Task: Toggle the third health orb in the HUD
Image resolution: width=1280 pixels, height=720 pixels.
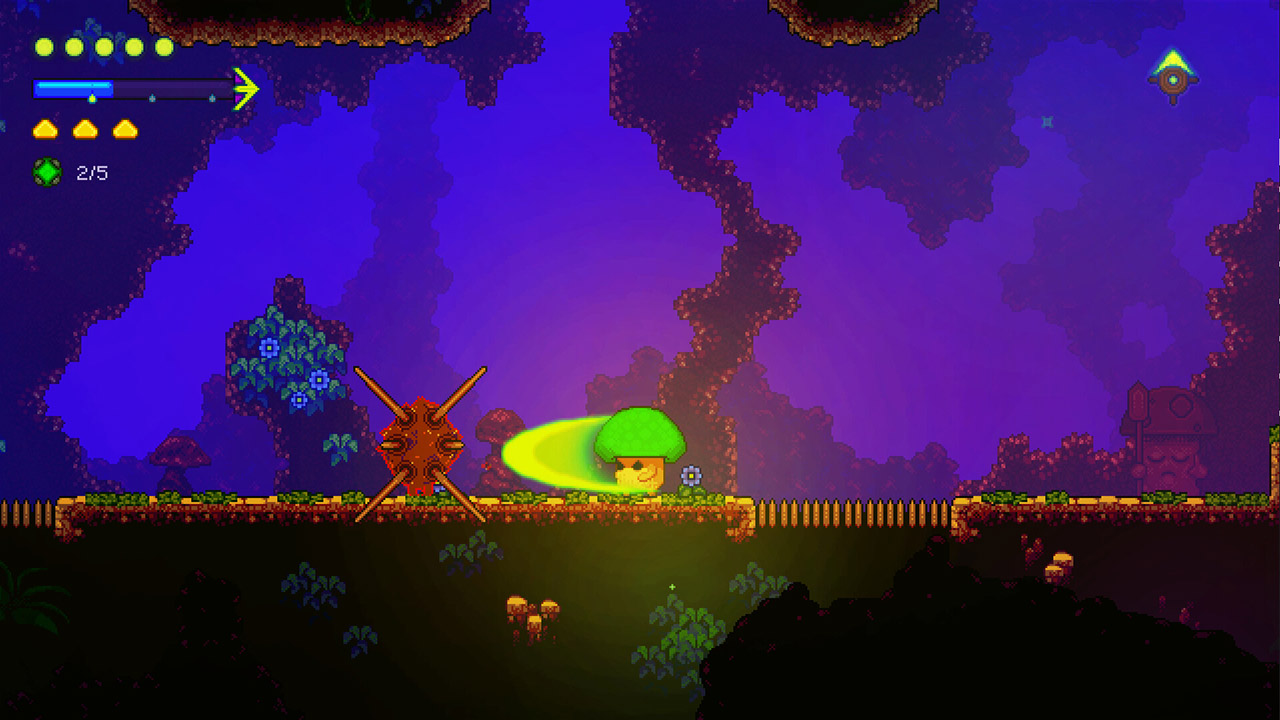Action: [103, 47]
